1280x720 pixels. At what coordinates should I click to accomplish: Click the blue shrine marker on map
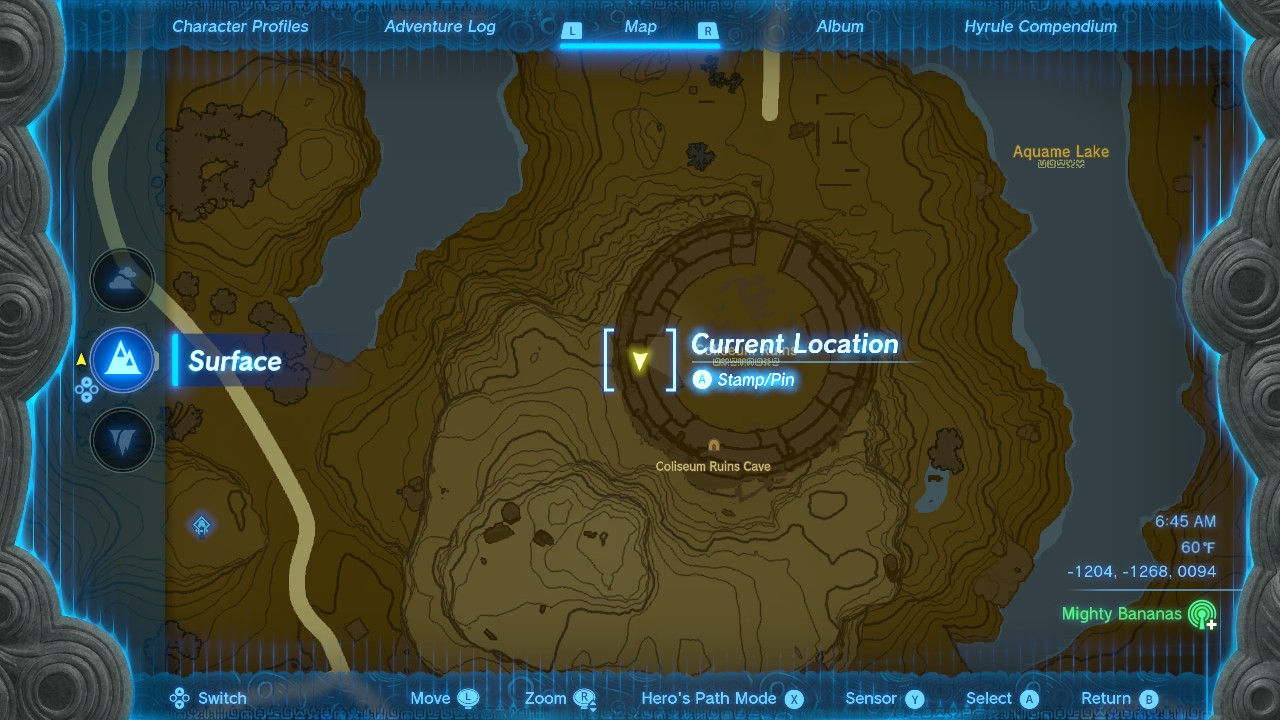(202, 525)
